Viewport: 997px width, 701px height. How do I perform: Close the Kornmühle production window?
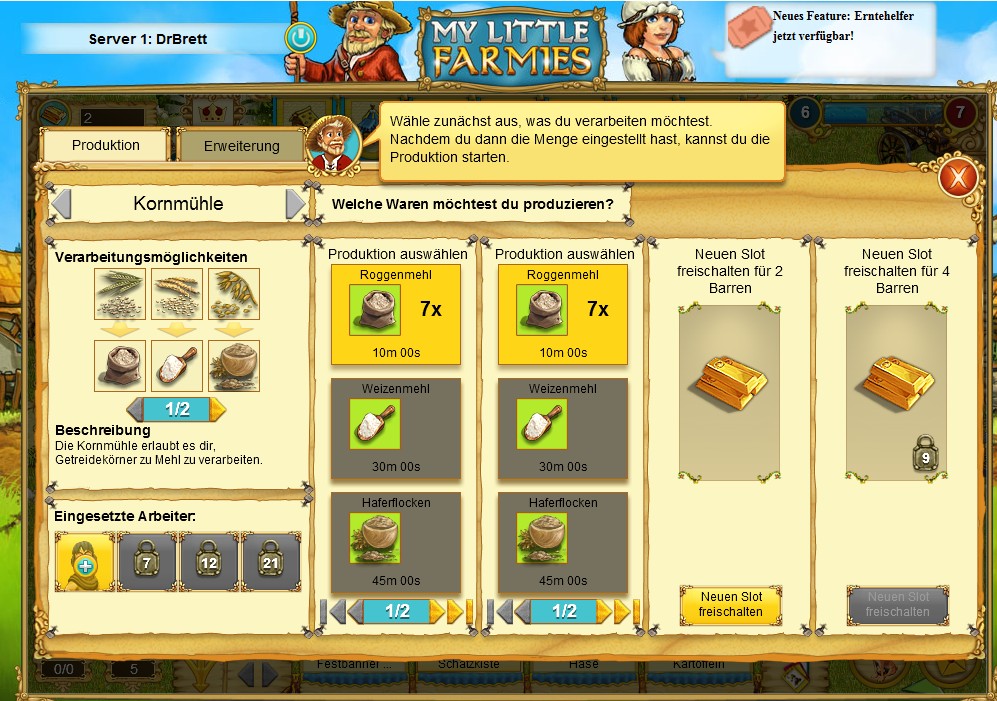pyautogui.click(x=957, y=178)
